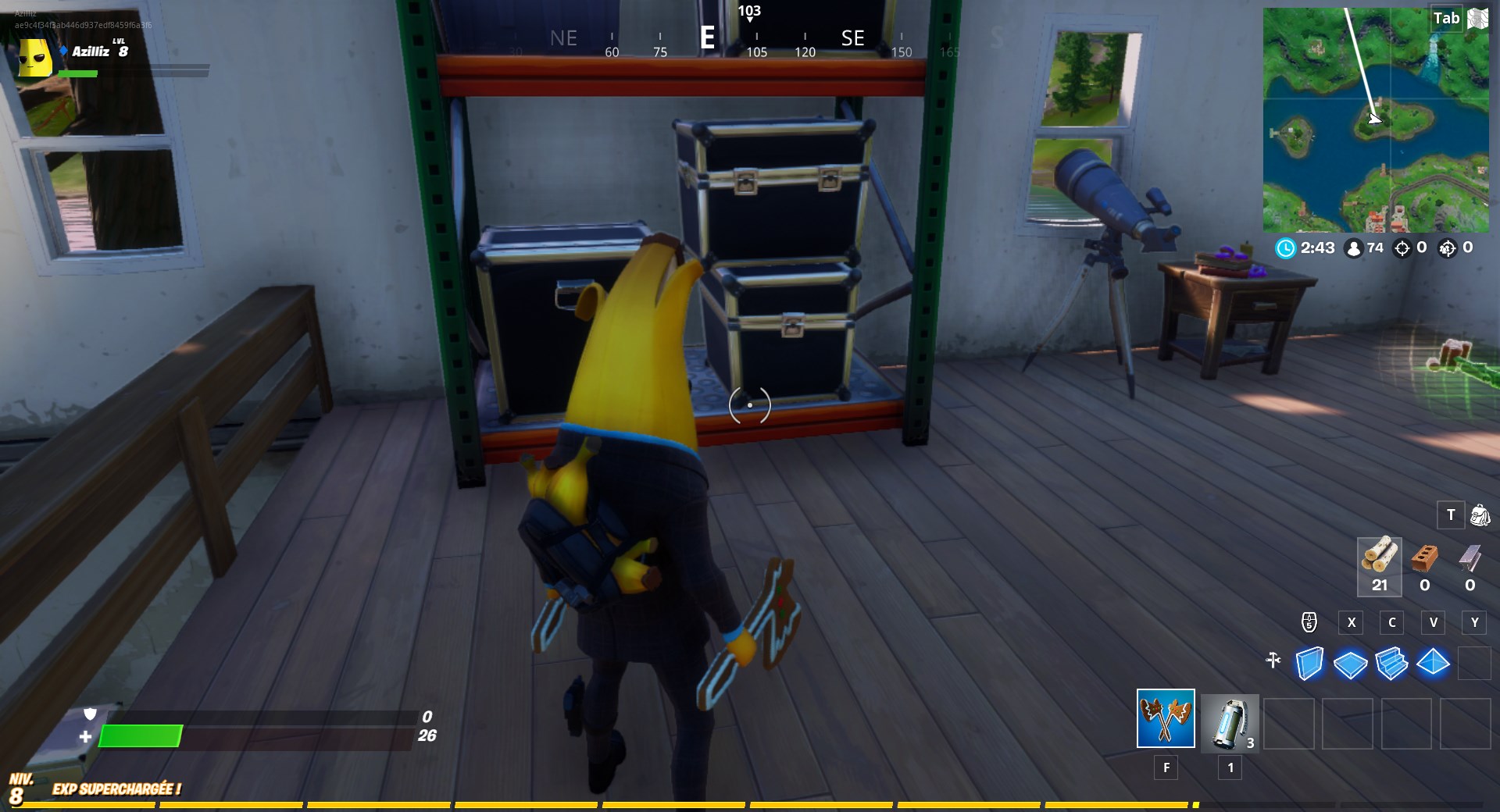Click the F key under the pickaxe slot
Image resolution: width=1500 pixels, height=812 pixels.
coord(1166,767)
